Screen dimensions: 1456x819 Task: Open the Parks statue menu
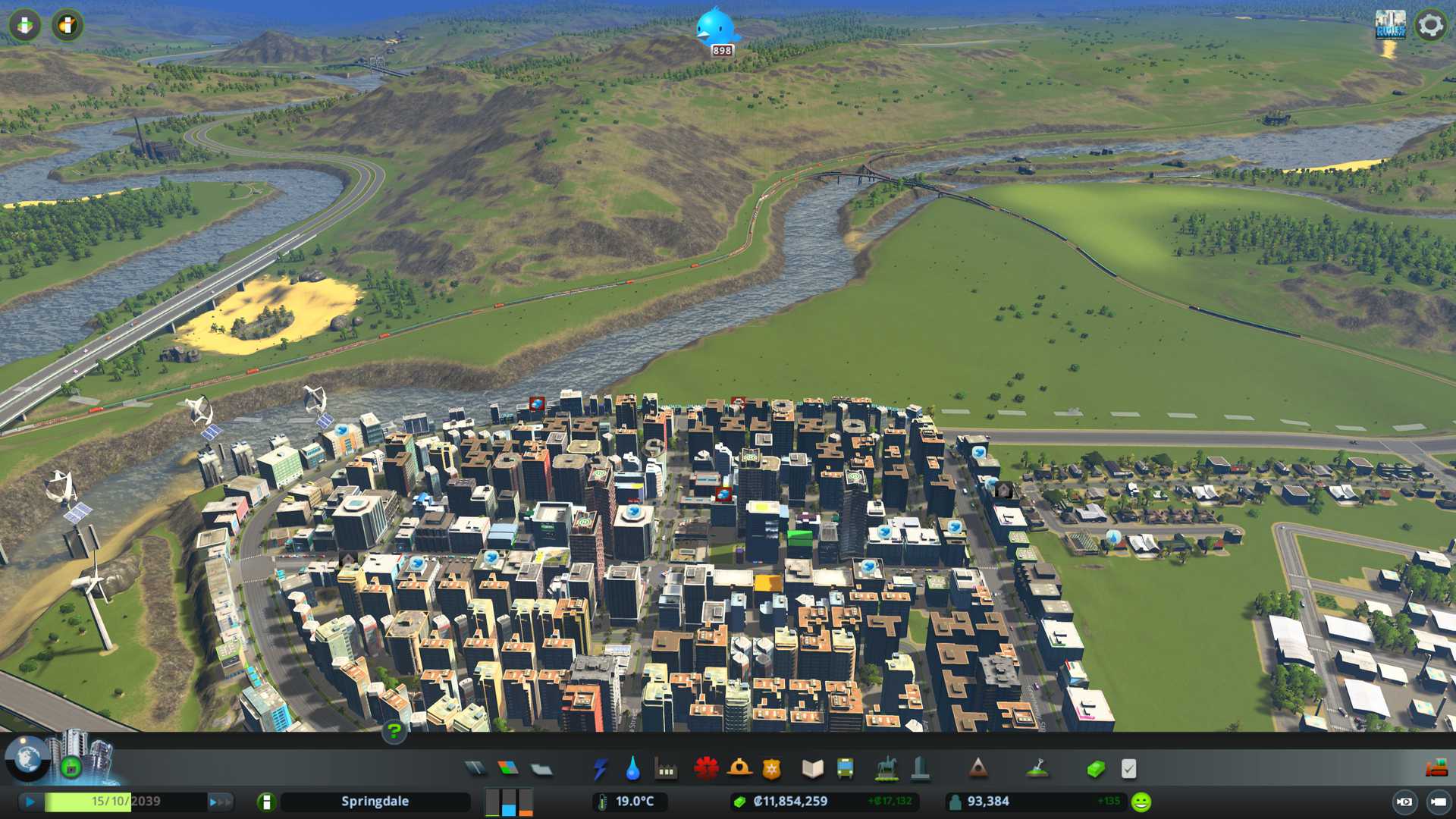[x=886, y=769]
